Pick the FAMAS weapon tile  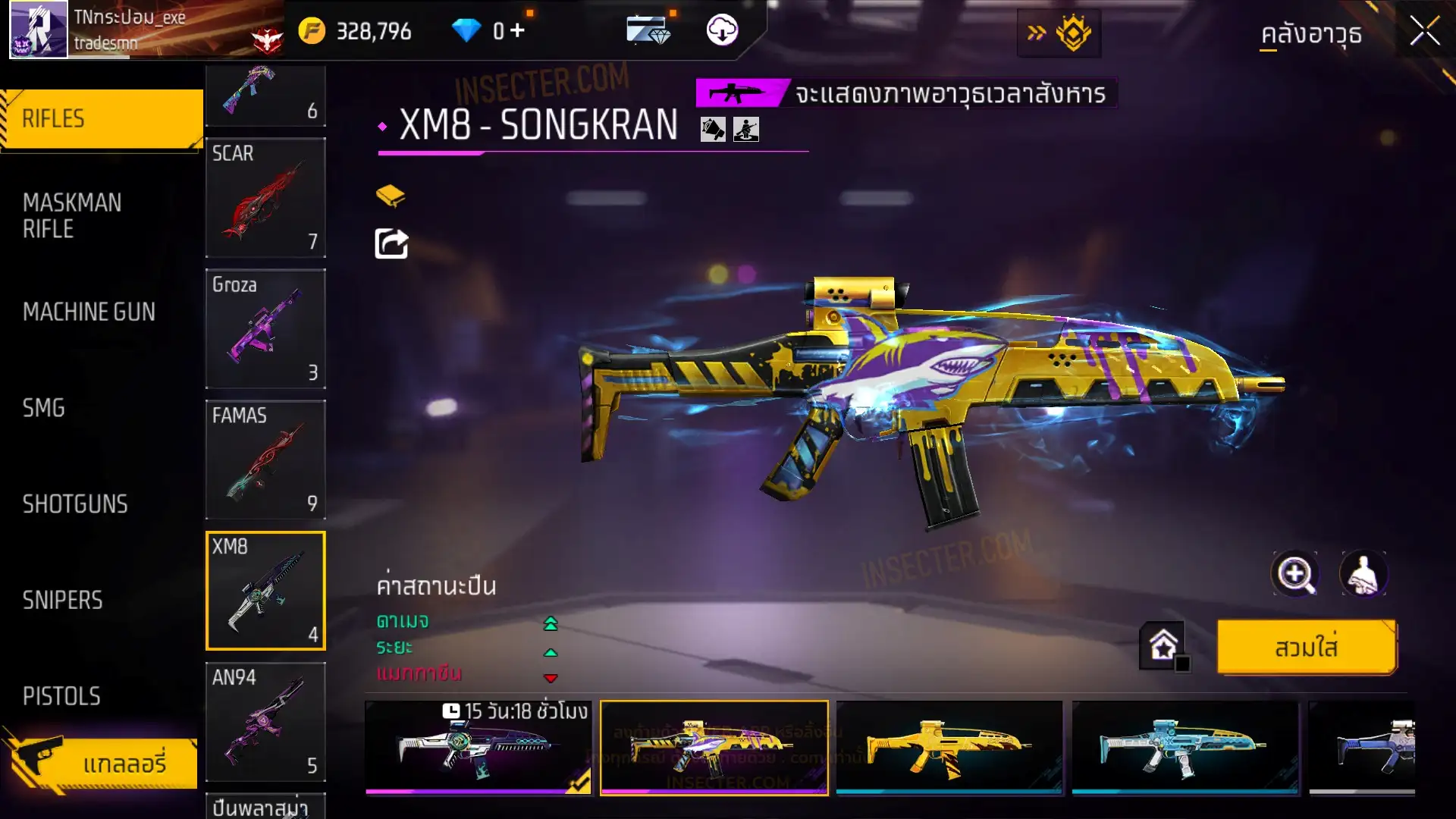[265, 460]
